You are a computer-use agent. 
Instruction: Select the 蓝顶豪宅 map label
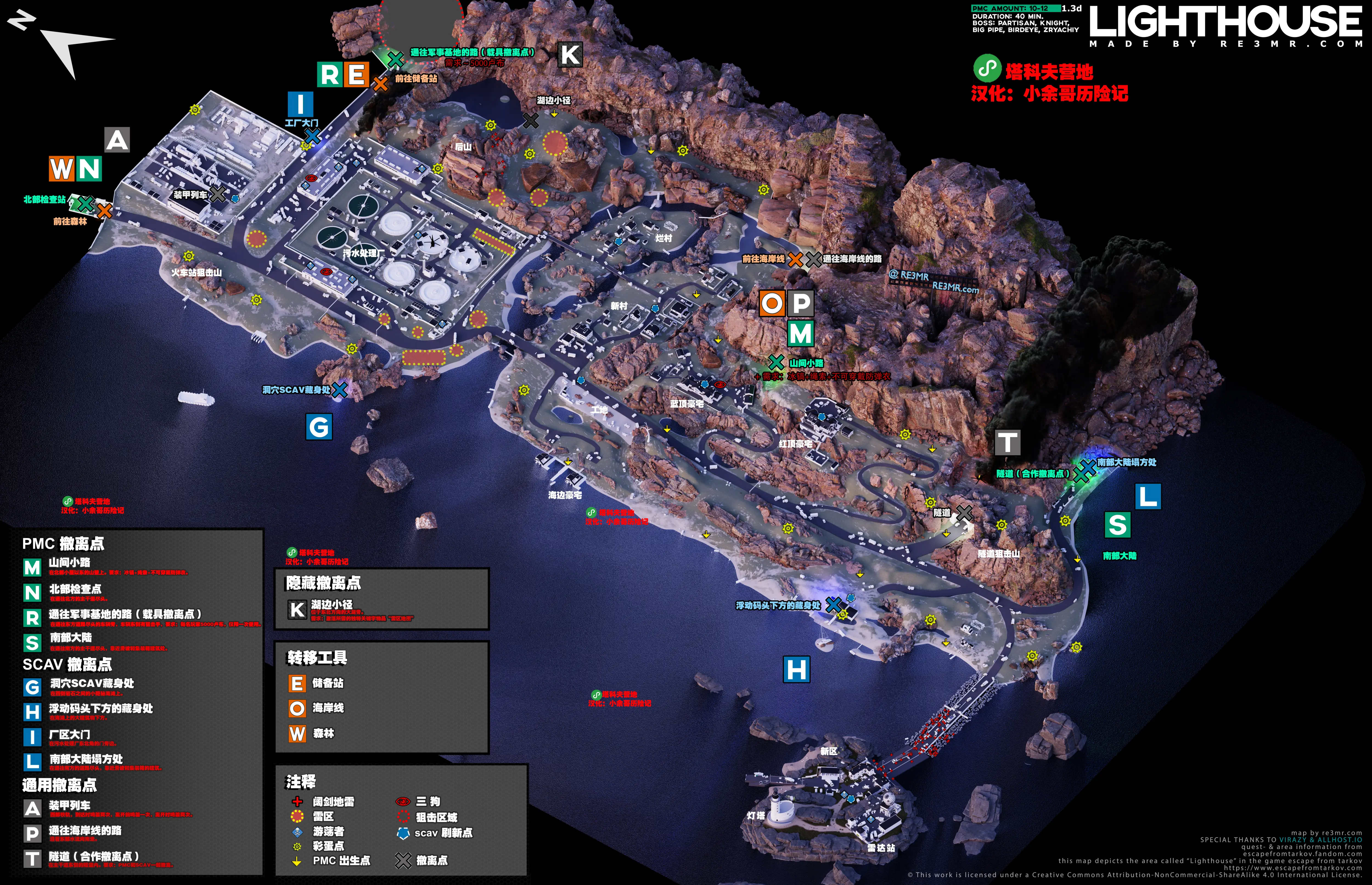[687, 404]
